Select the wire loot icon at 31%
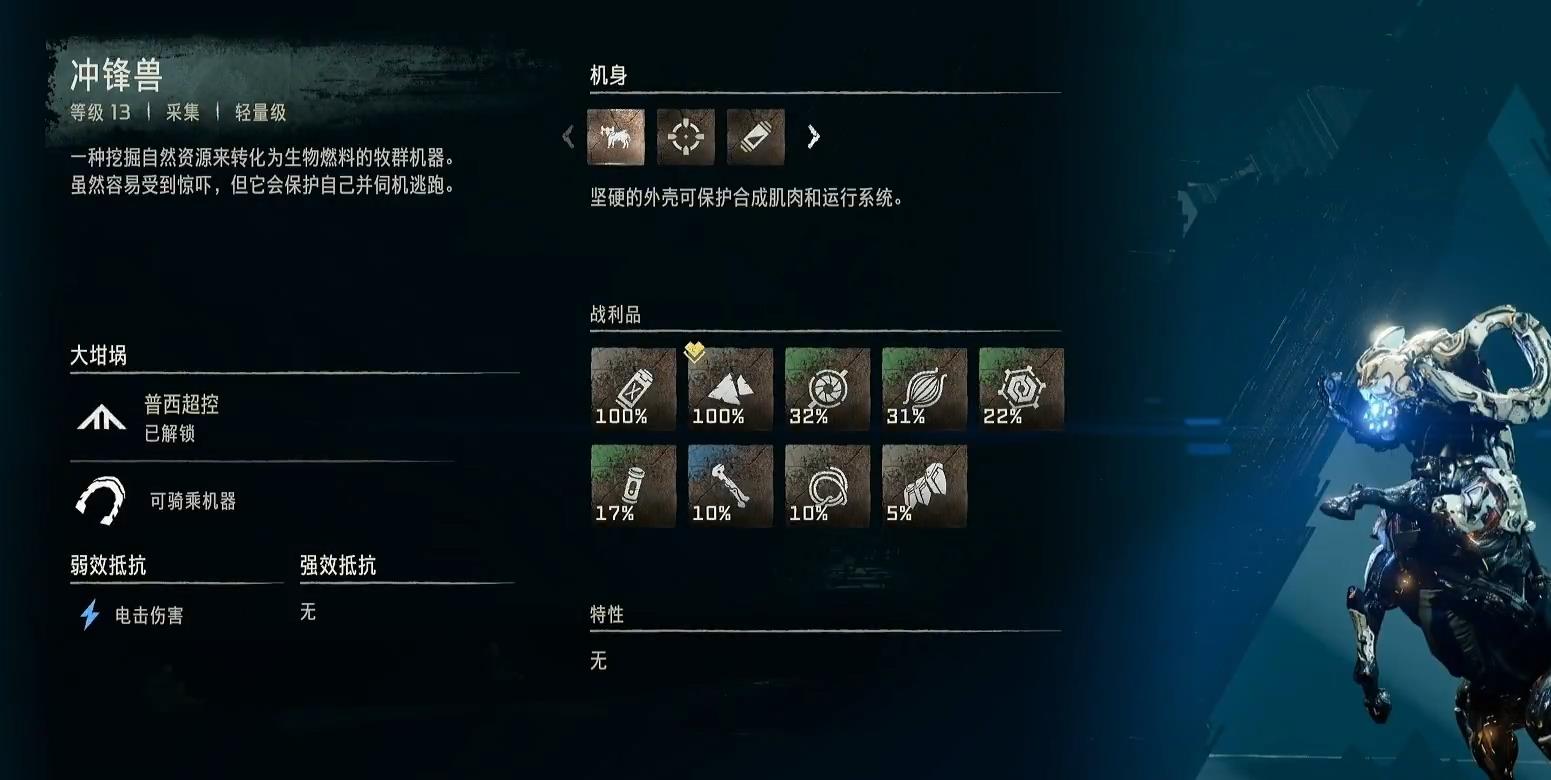Viewport: 1551px width, 780px height. pyautogui.click(x=921, y=388)
